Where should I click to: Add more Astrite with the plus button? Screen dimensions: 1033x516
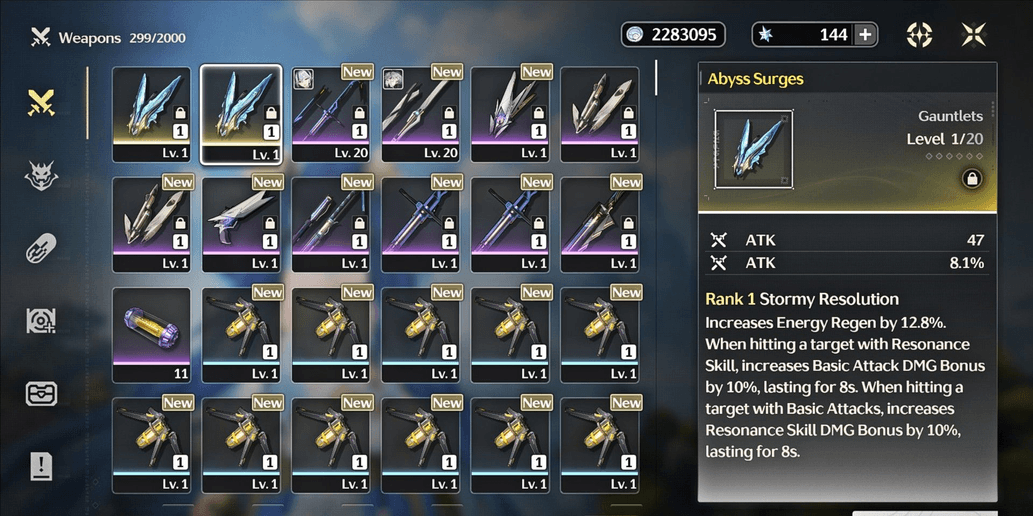coord(865,35)
